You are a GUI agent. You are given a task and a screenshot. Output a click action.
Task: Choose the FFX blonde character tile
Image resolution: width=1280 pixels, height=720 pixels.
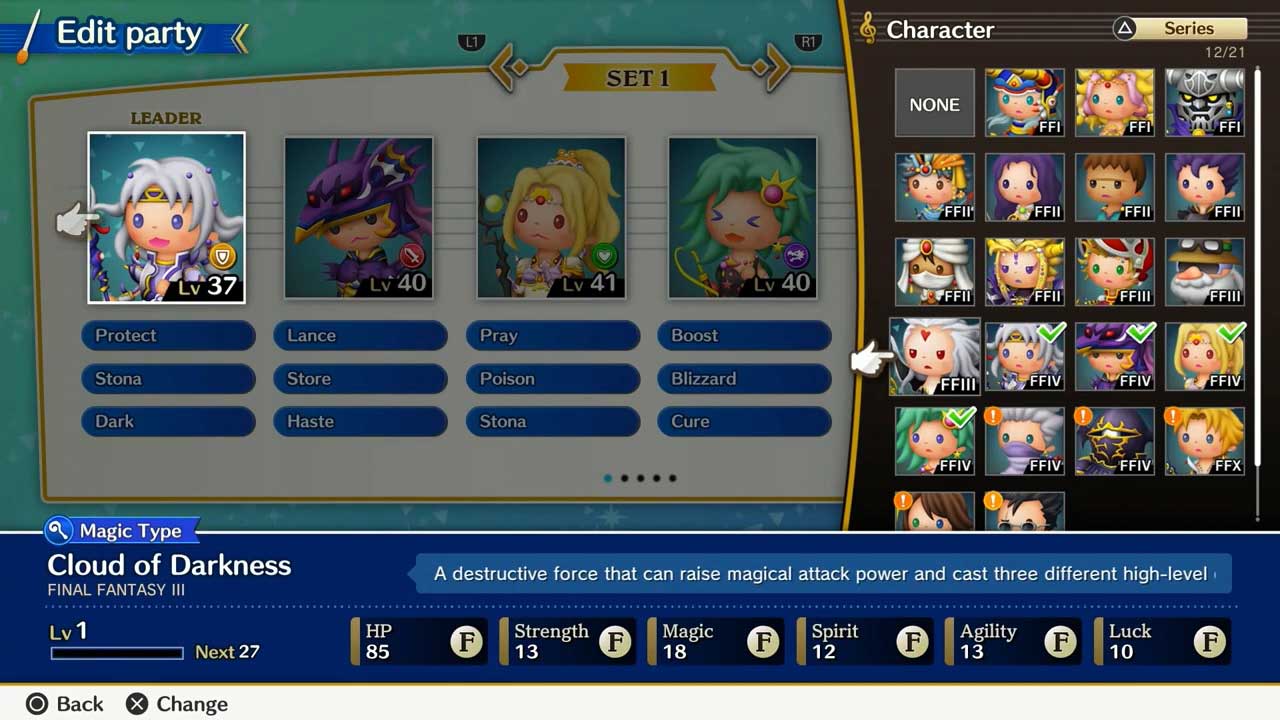(x=1205, y=441)
